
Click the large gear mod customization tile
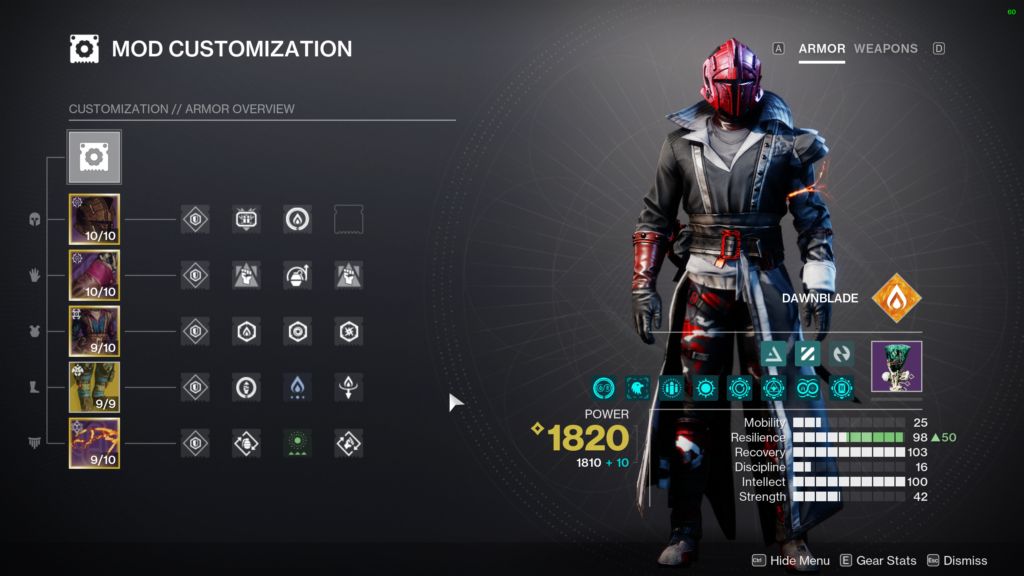pyautogui.click(x=94, y=157)
